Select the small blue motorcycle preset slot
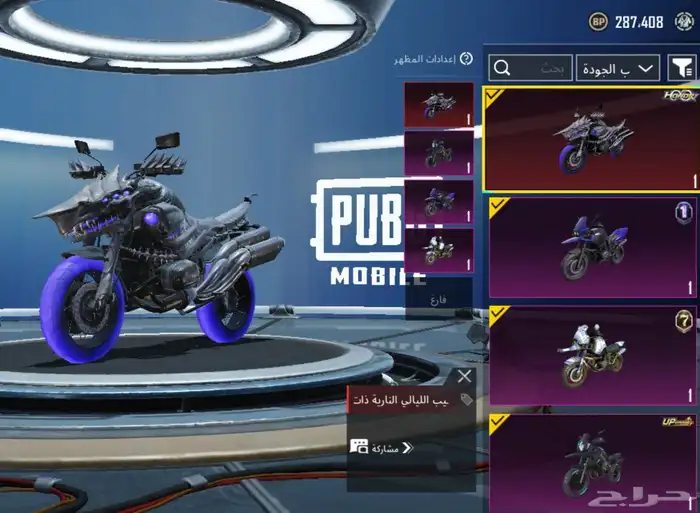The width and height of the screenshot is (700, 513). tap(439, 201)
